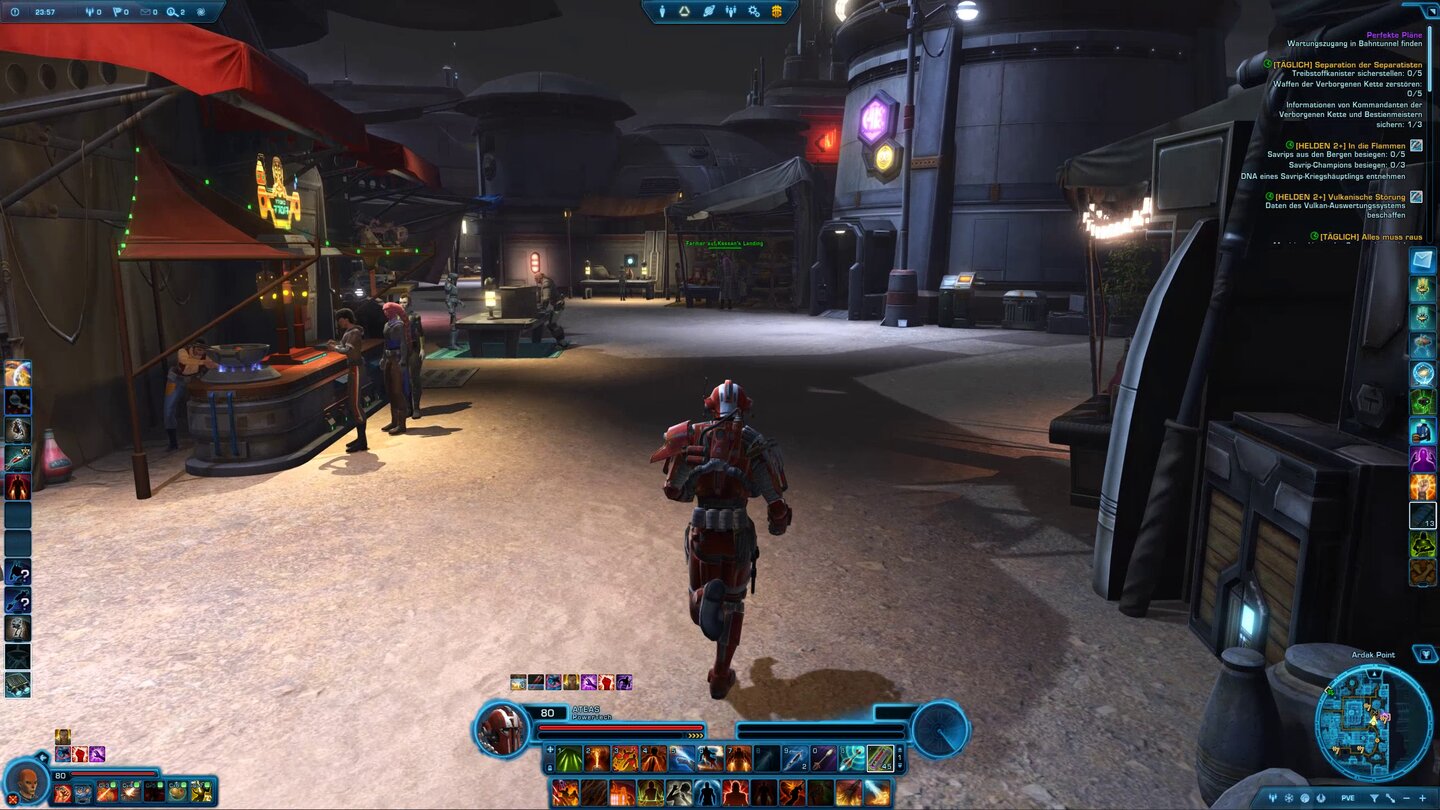Viewport: 1440px width, 810px height.
Task: Activate the ability in quickbar slot 1
Action: [568, 758]
